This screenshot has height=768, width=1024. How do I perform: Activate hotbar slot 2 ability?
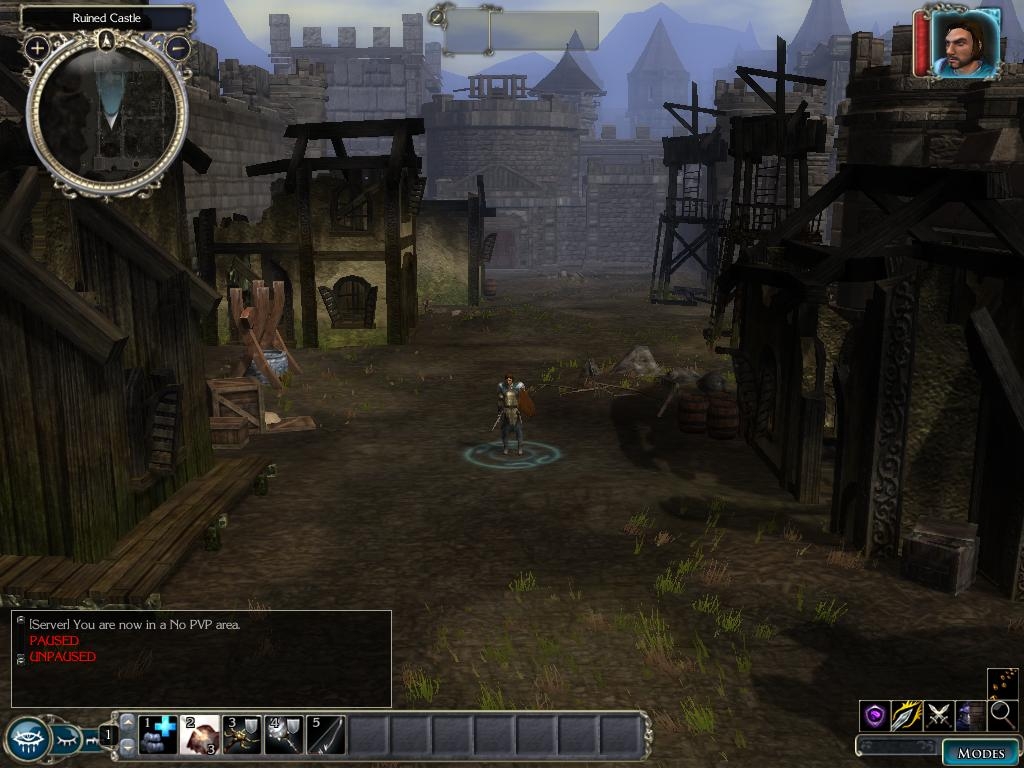[x=200, y=735]
